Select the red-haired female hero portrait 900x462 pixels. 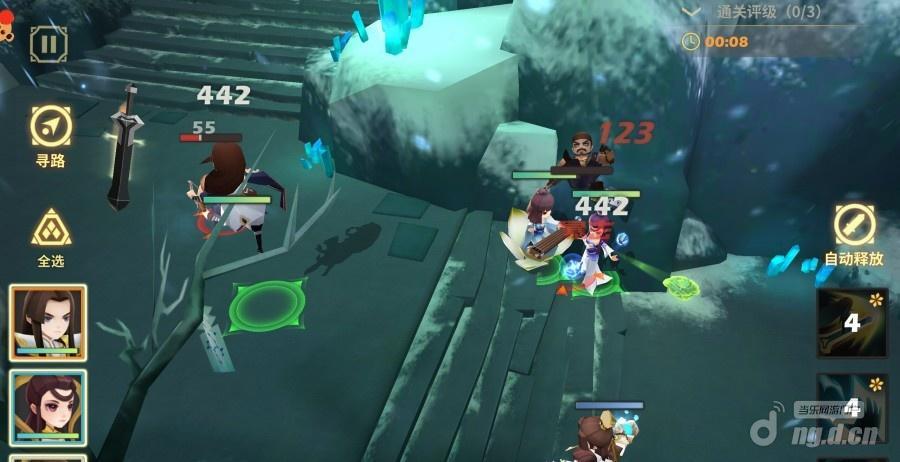pyautogui.click(x=48, y=407)
